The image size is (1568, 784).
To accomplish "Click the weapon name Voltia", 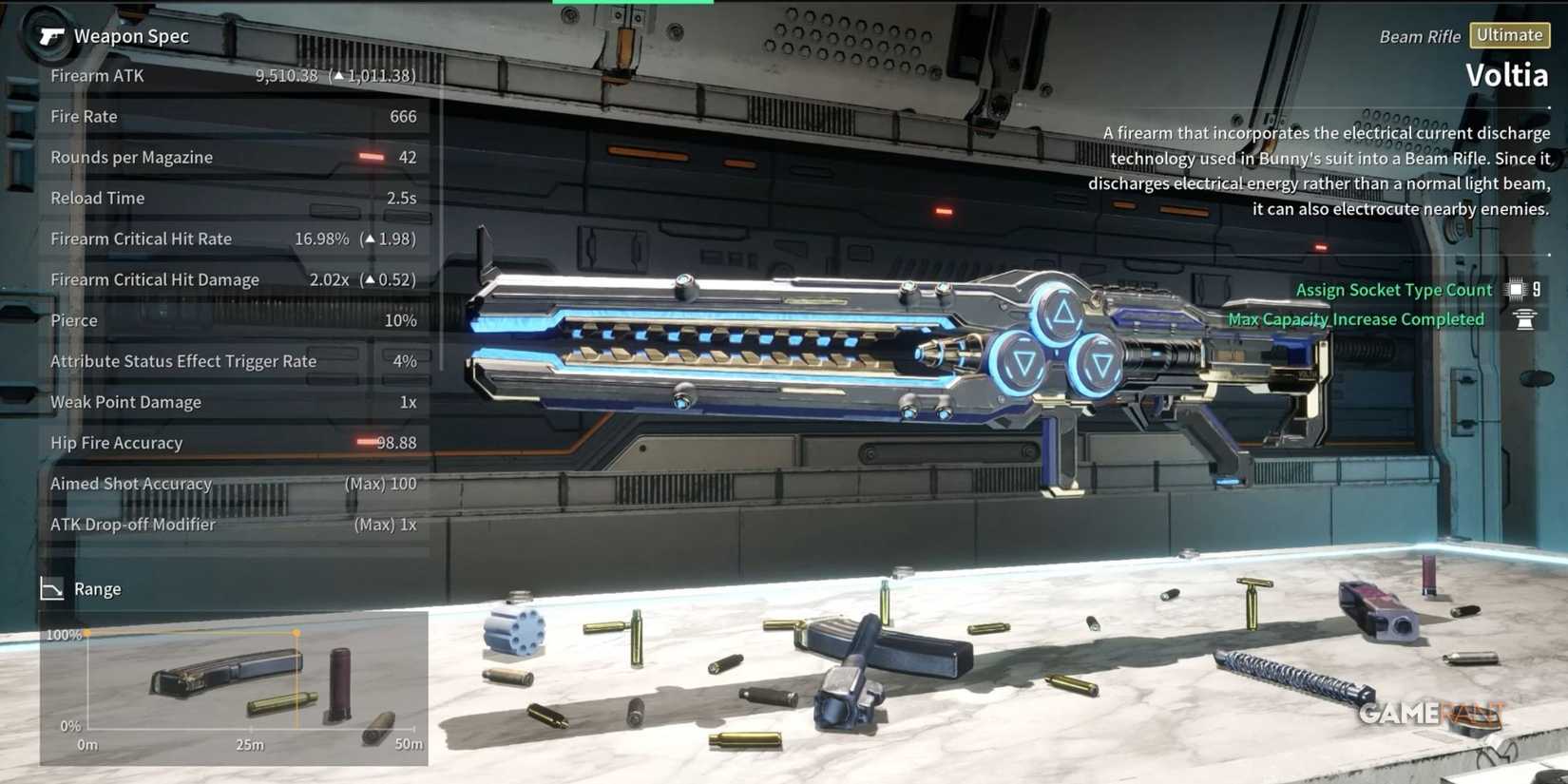I will pos(1508,74).
